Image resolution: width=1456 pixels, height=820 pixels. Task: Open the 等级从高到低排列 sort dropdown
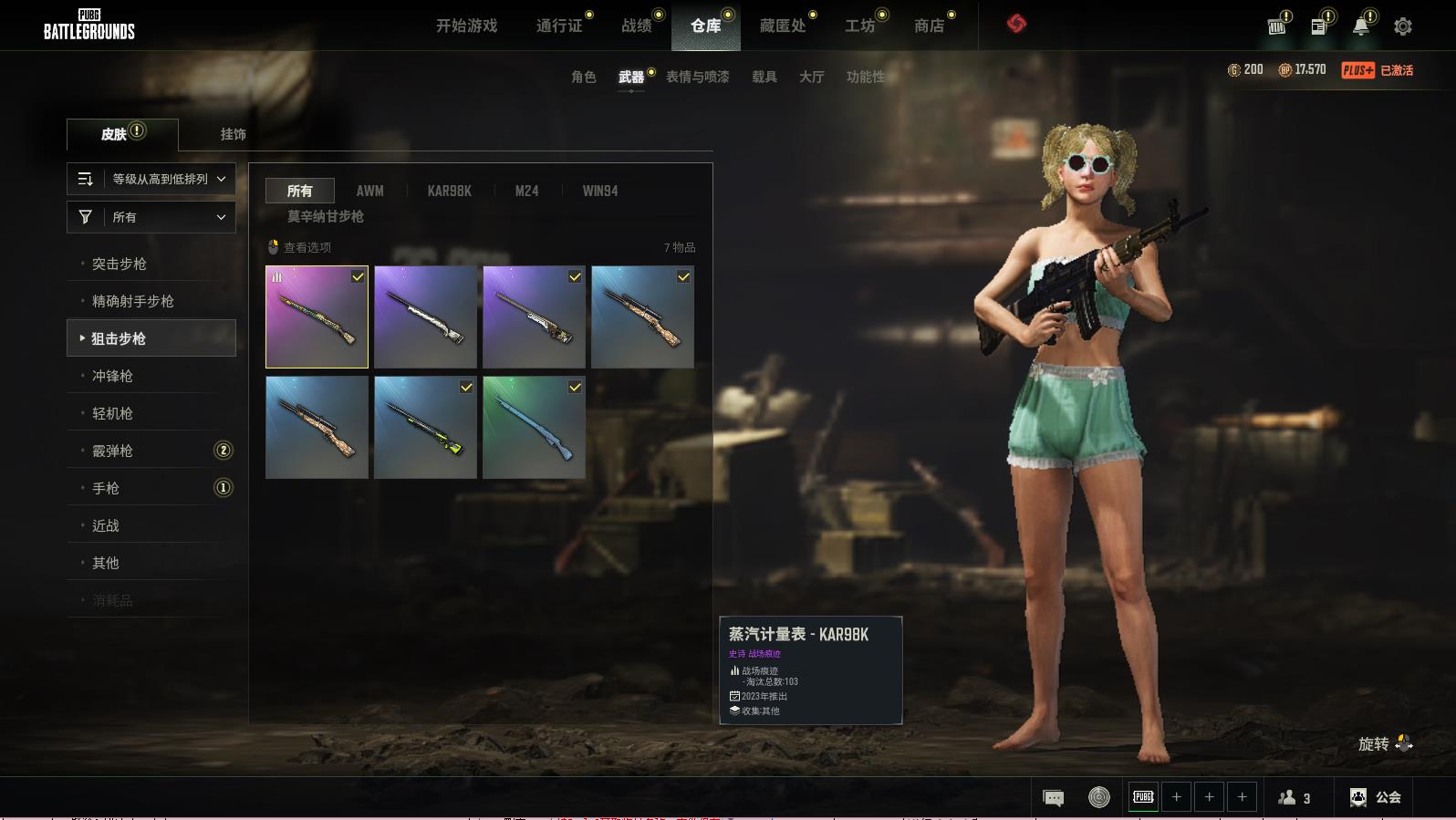pyautogui.click(x=151, y=179)
